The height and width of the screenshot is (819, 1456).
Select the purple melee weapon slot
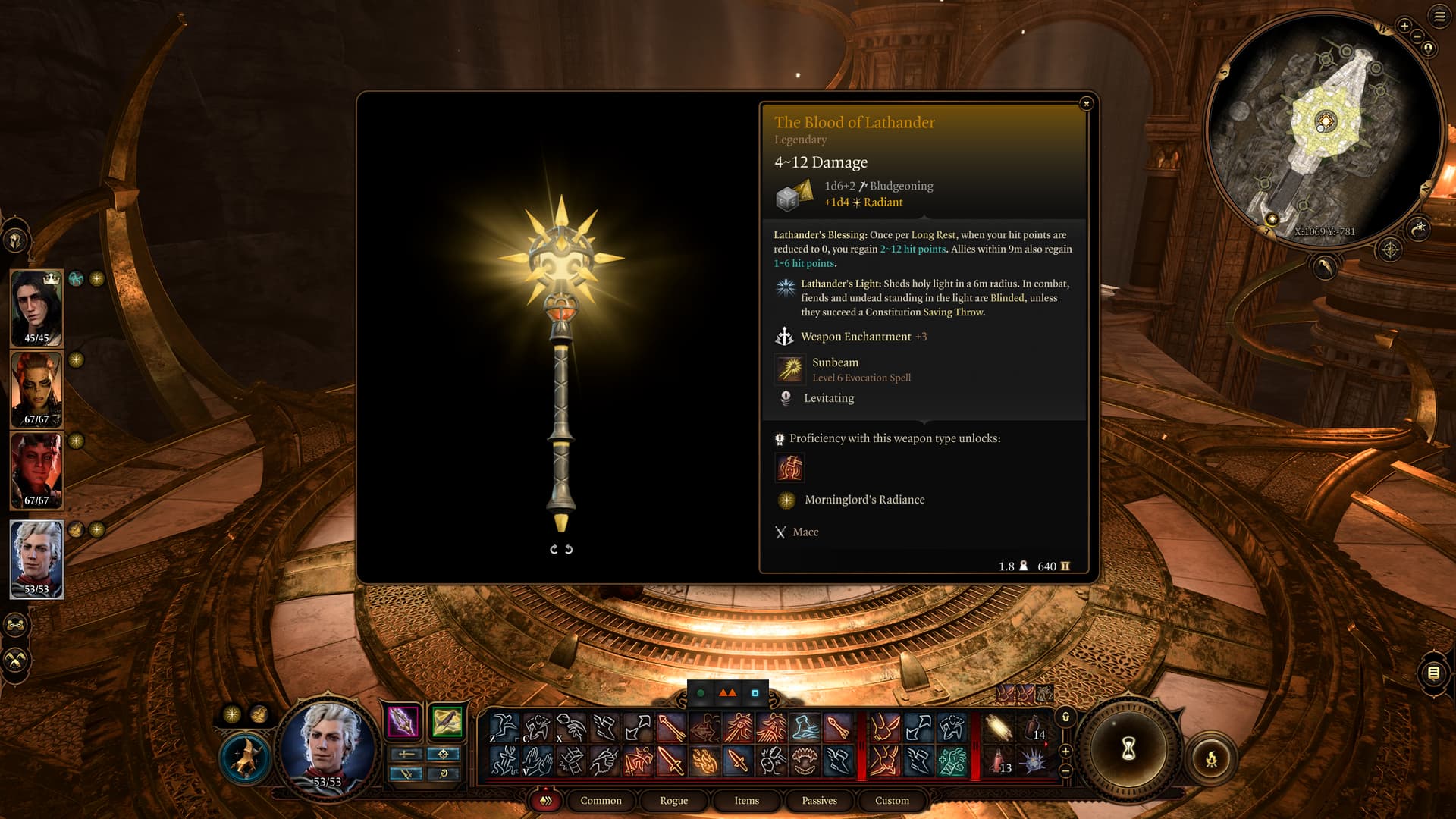point(403,721)
